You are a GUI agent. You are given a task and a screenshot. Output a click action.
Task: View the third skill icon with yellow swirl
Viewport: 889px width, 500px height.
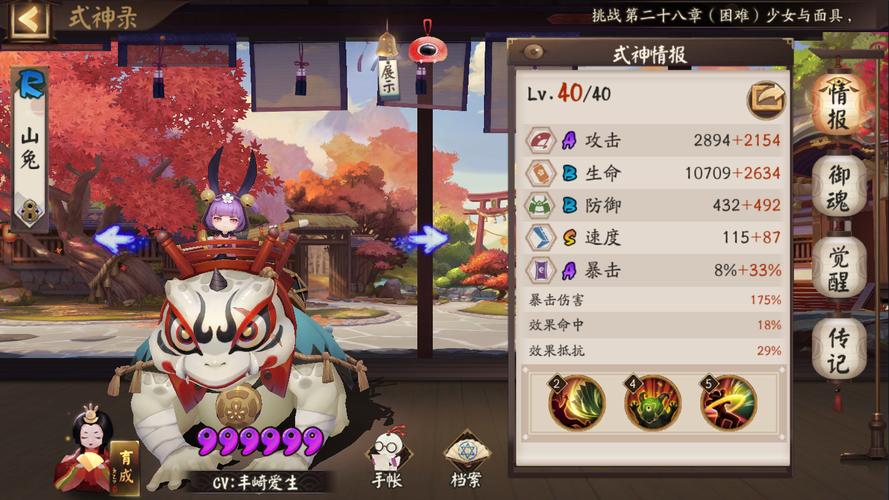[x=728, y=402]
